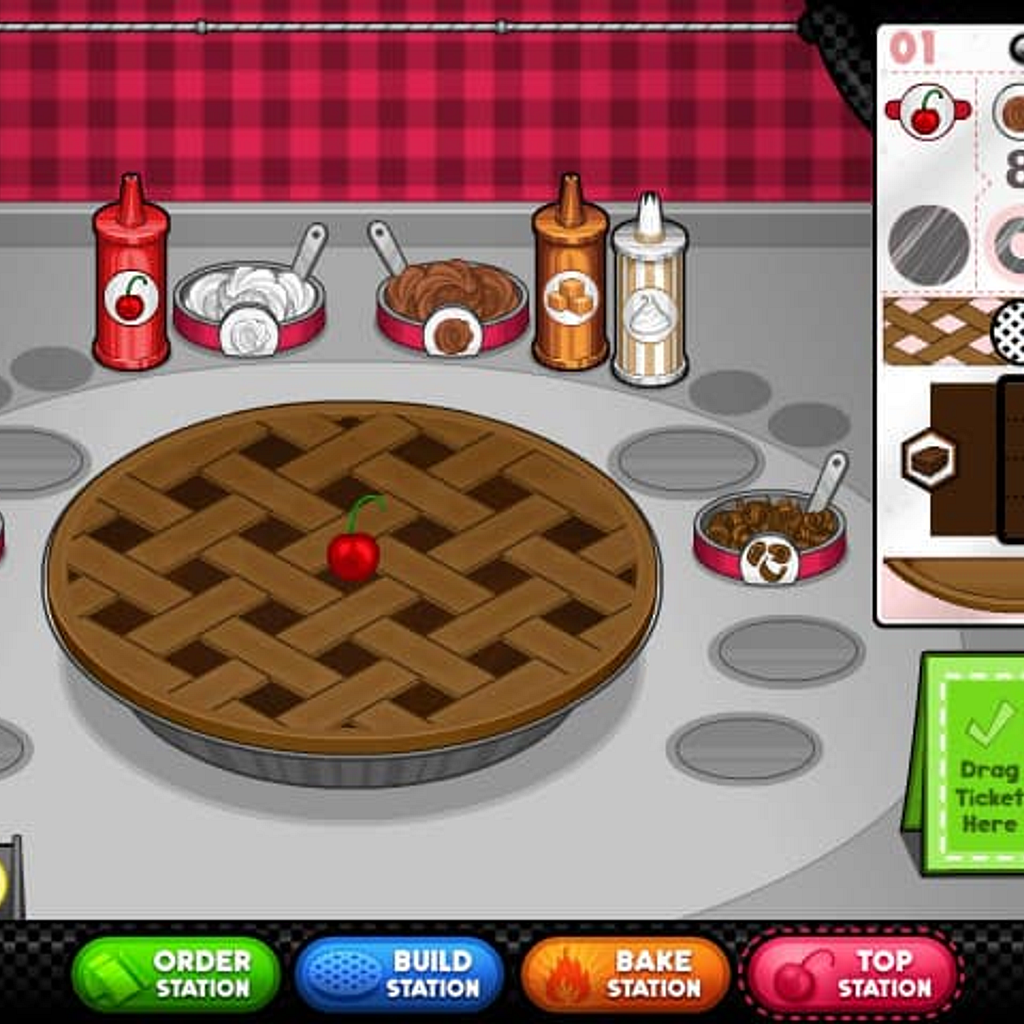Go to the Order Station
This screenshot has height=1024, width=1024.
(x=176, y=974)
